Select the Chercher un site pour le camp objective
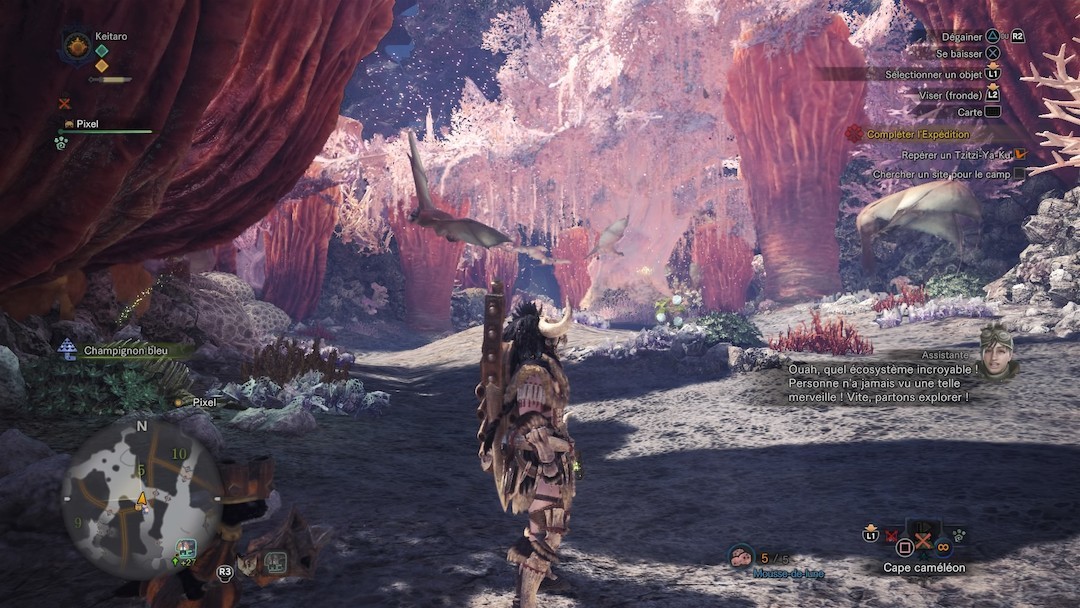This screenshot has width=1080, height=608. (940, 174)
